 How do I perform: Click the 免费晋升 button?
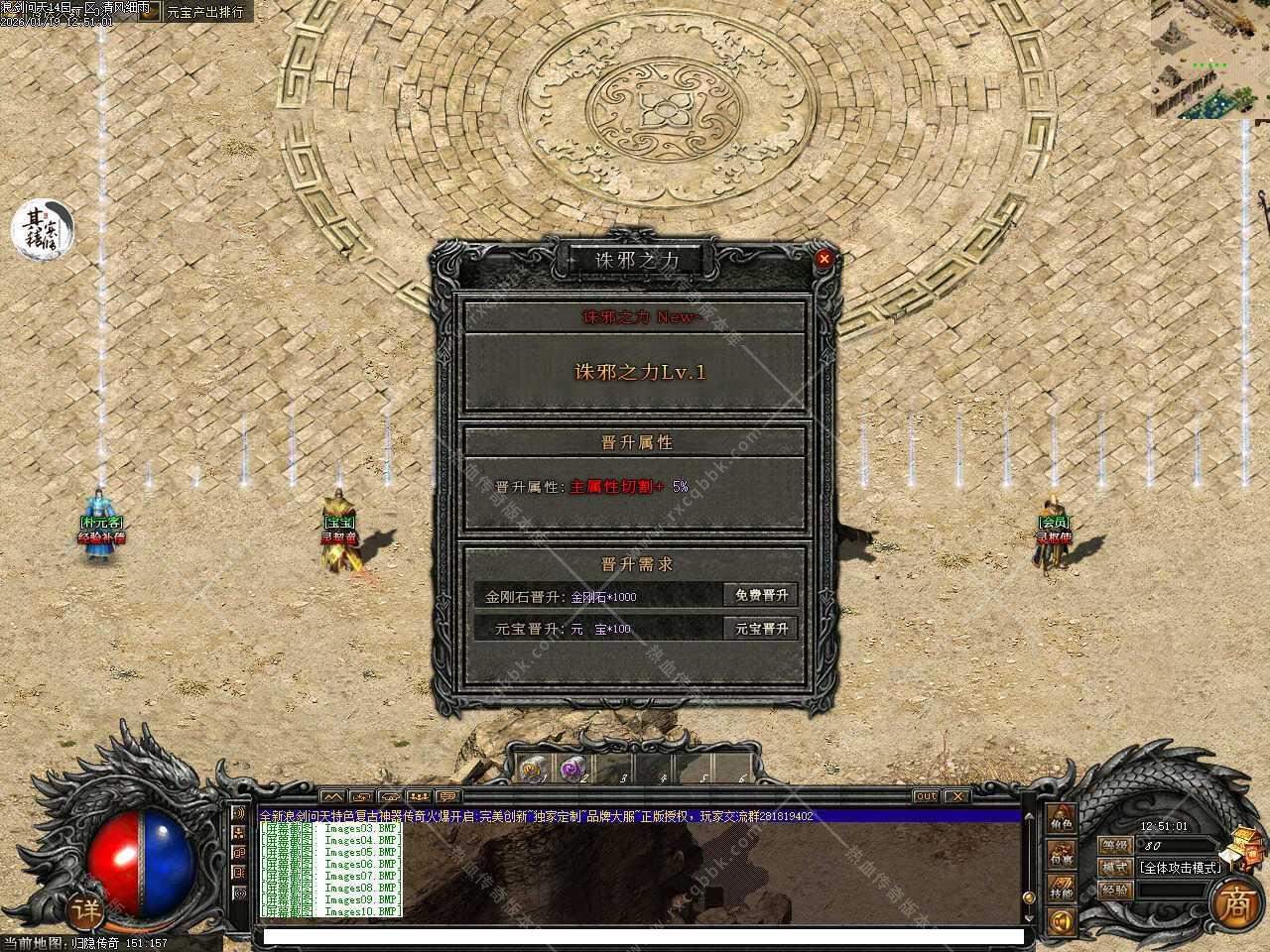(x=761, y=595)
